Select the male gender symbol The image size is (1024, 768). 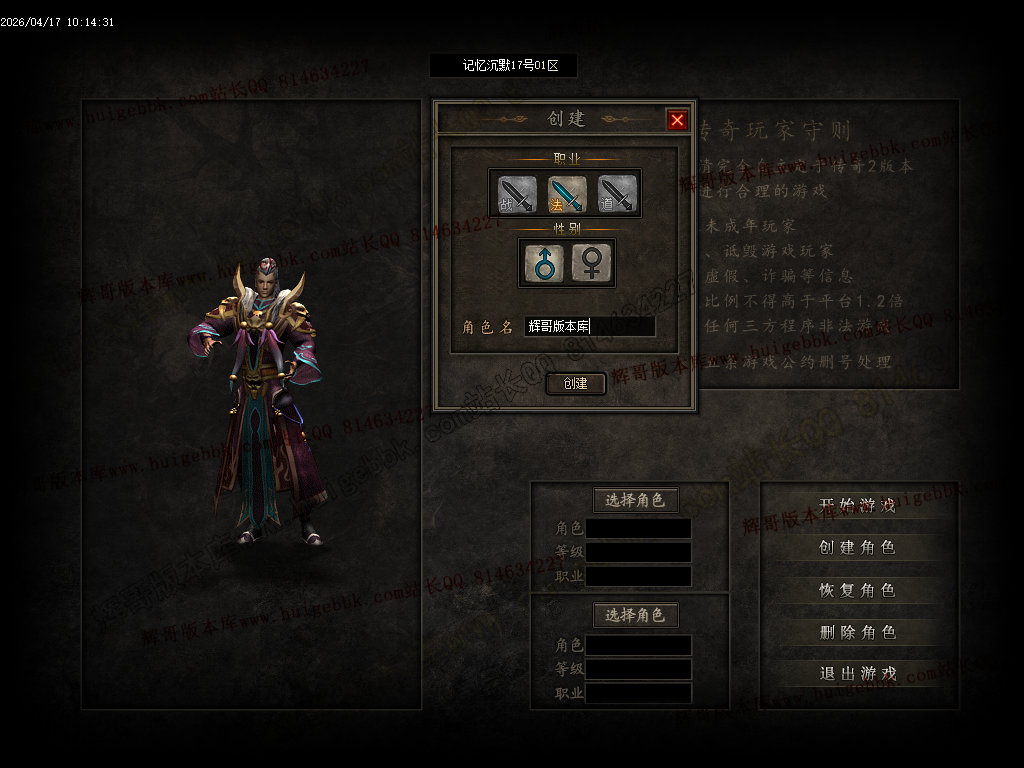544,263
